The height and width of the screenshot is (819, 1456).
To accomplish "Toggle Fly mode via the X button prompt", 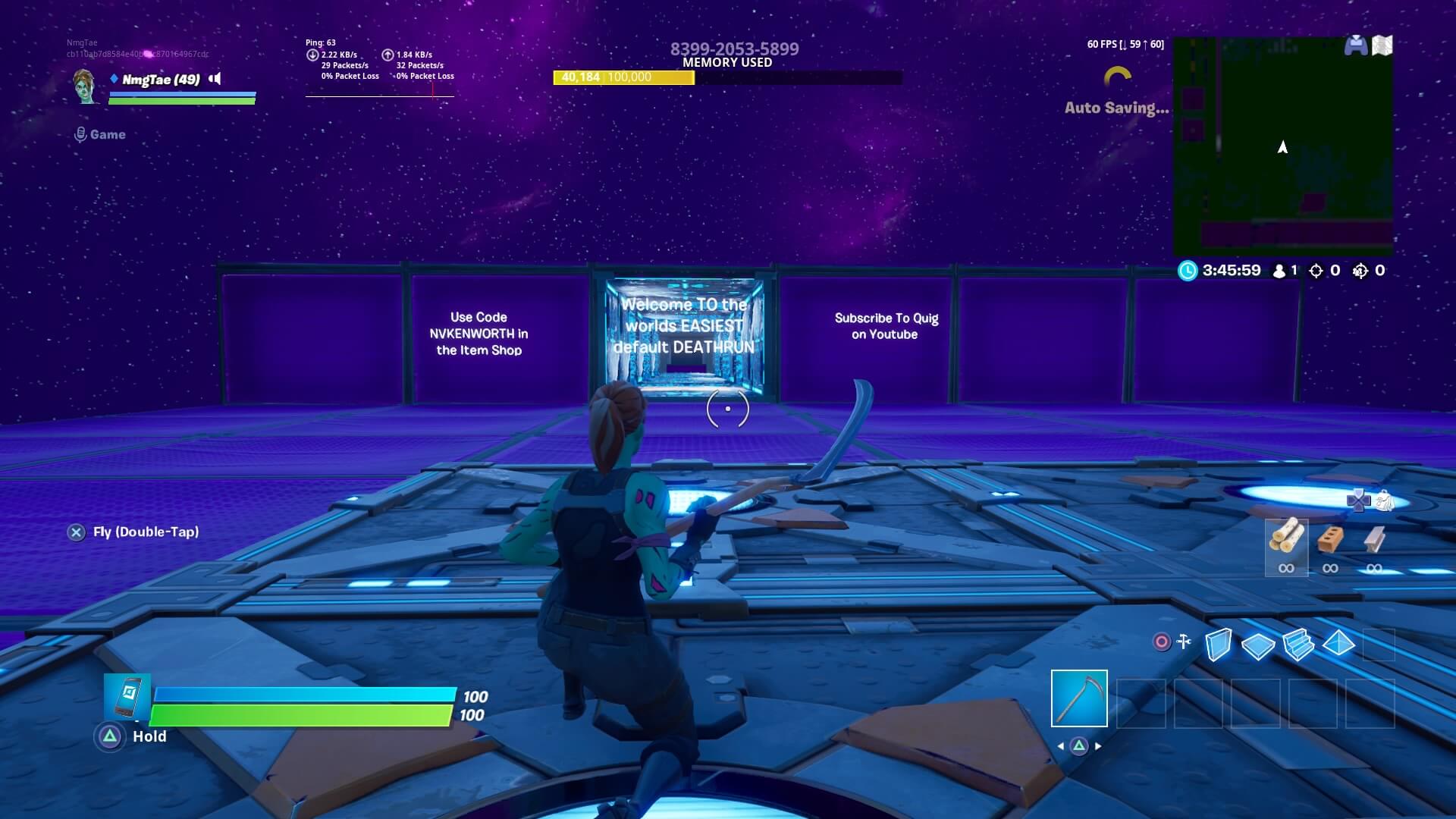I will click(x=74, y=532).
